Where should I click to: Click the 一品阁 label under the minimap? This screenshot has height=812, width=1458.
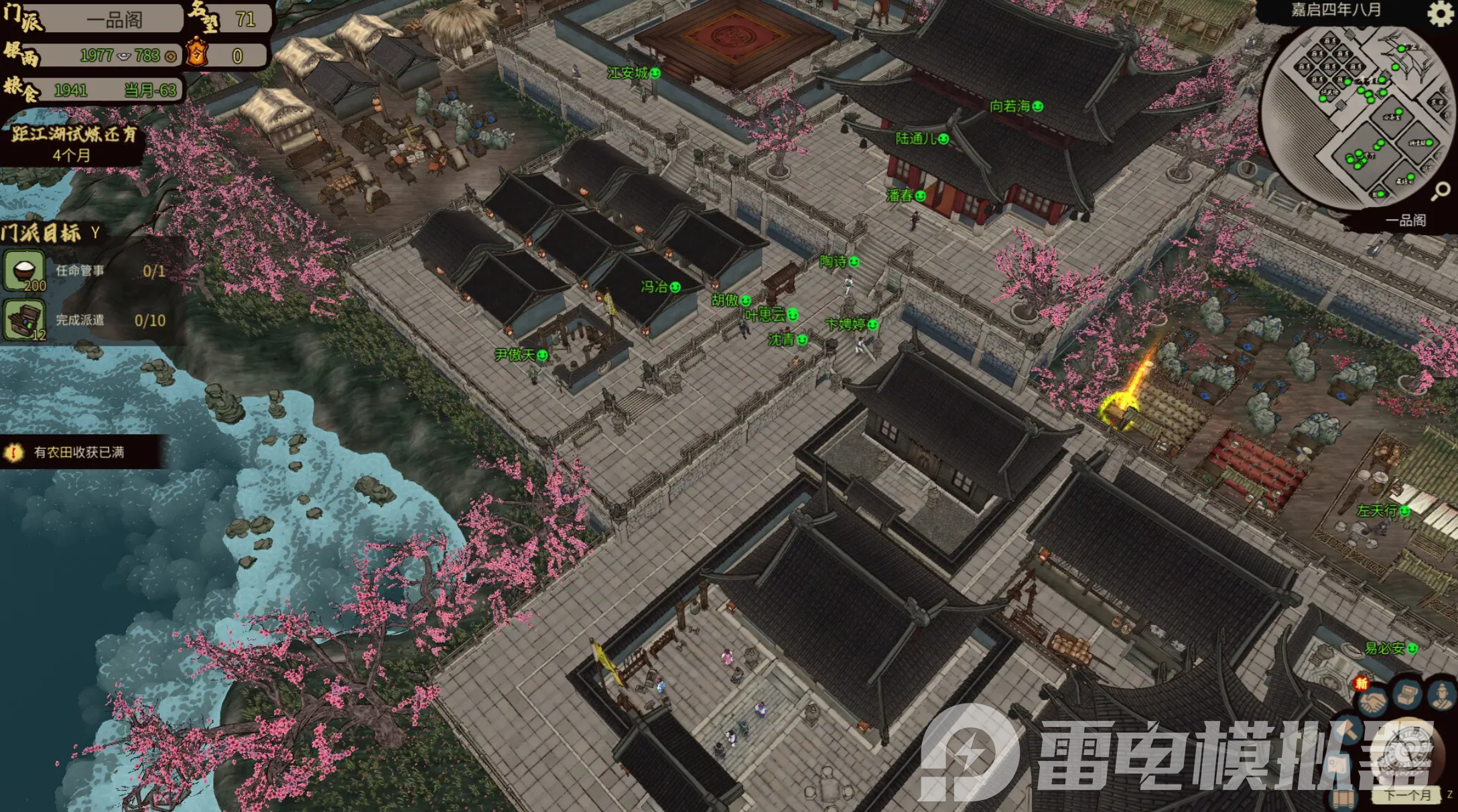(x=1404, y=219)
